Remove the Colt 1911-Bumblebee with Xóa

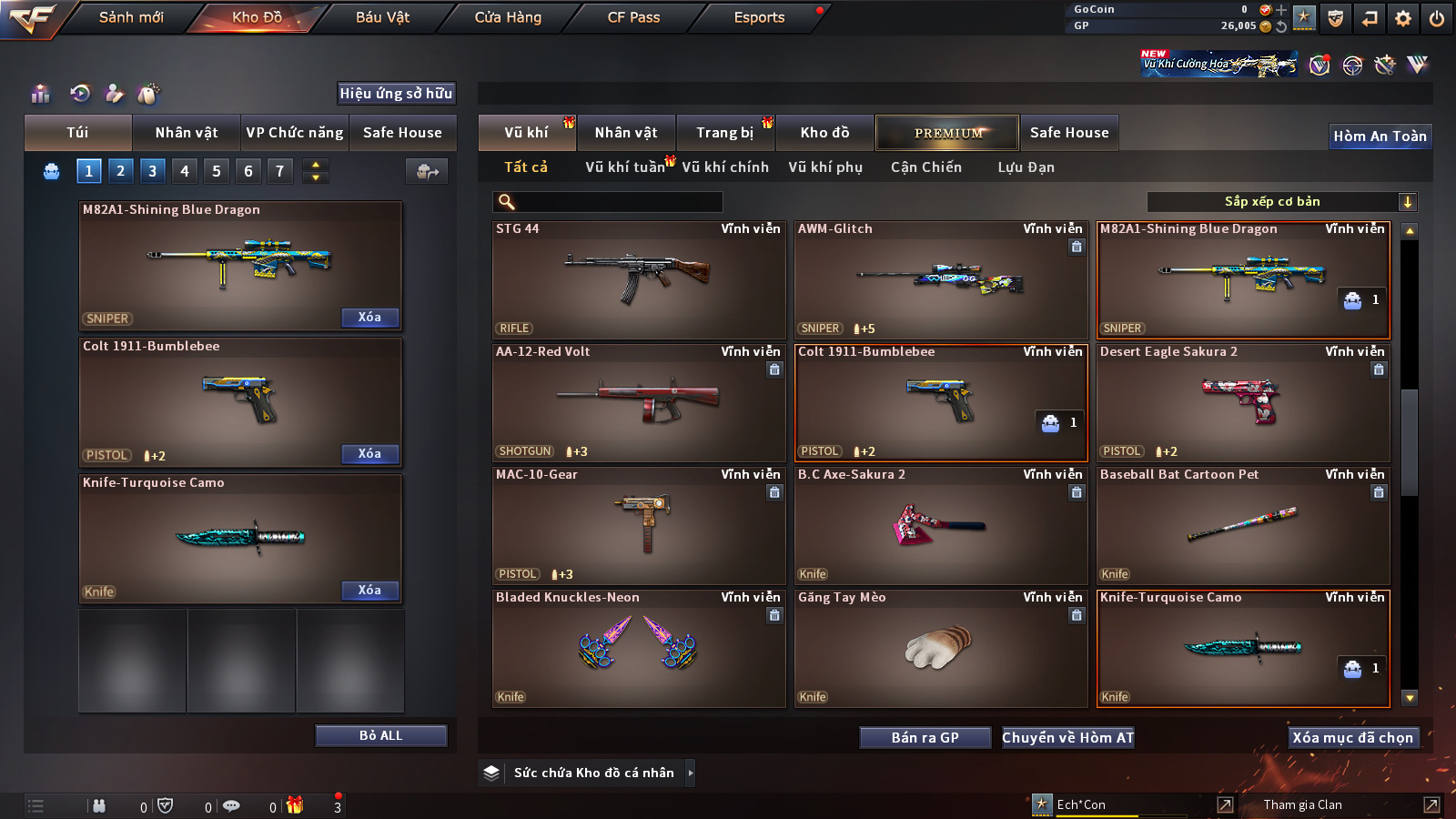[369, 453]
